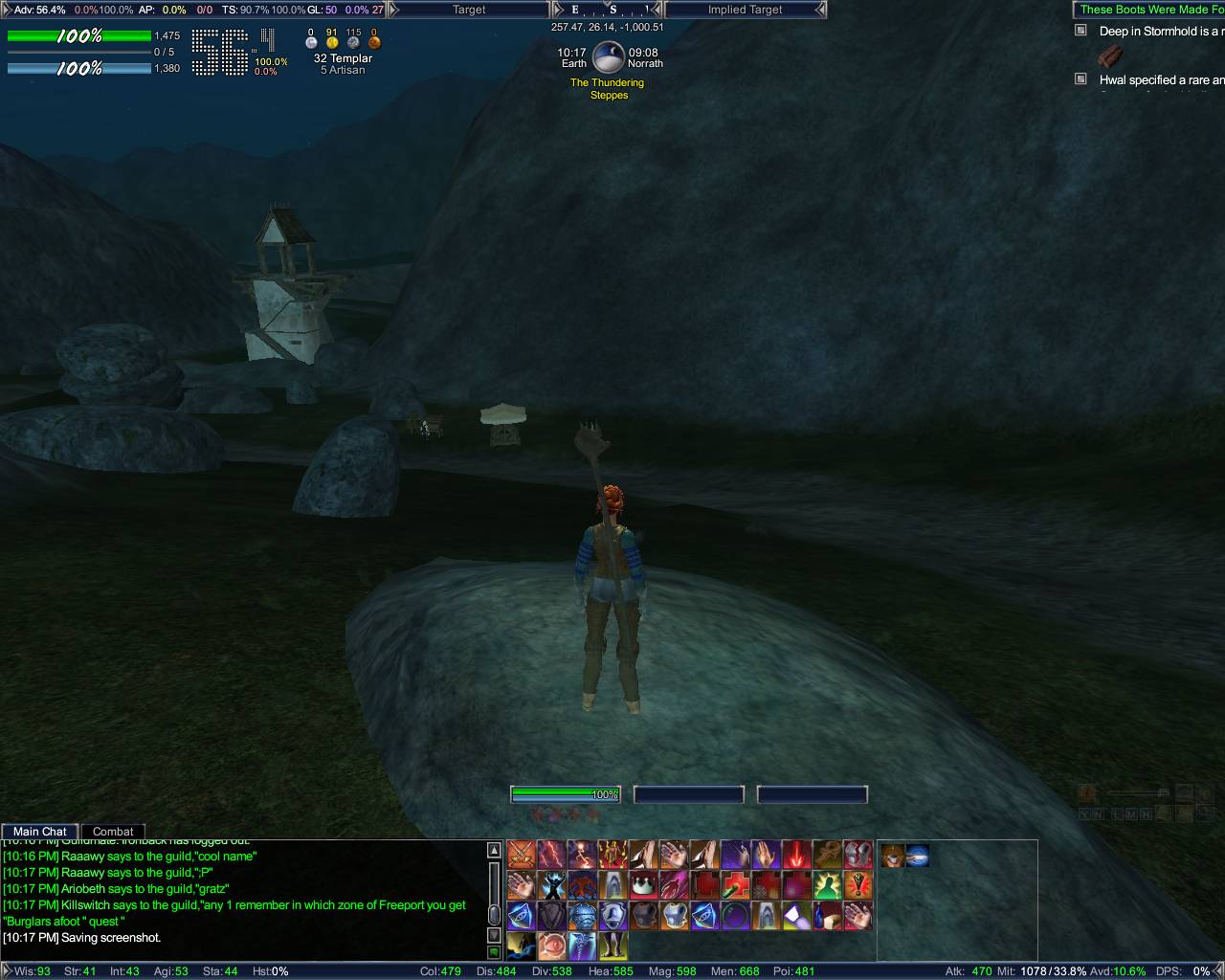Screen dimensions: 1225x980
Task: Cast the green glowing silhouette spell
Action: 827,884
